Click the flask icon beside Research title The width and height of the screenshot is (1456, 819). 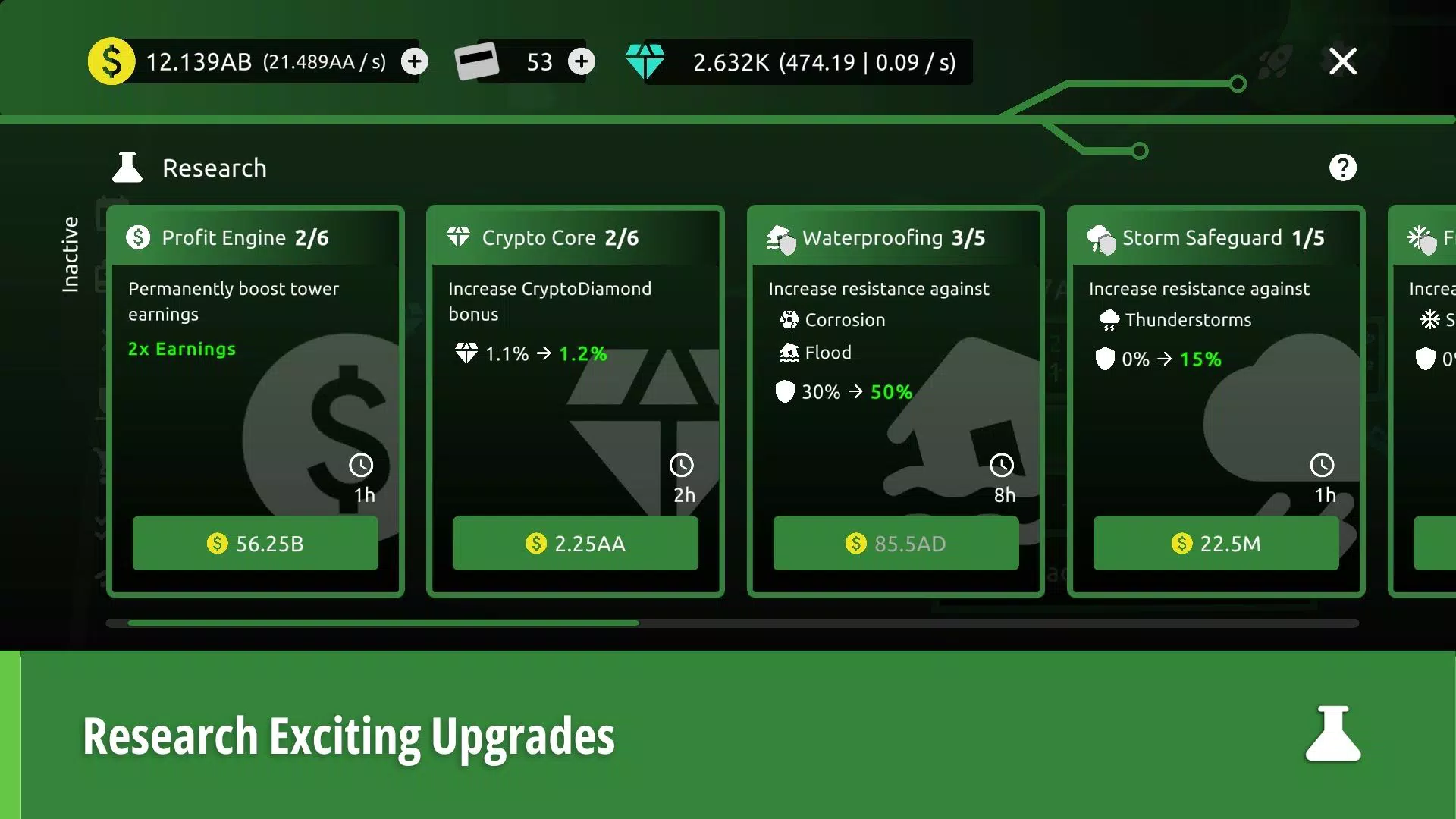[x=127, y=168]
